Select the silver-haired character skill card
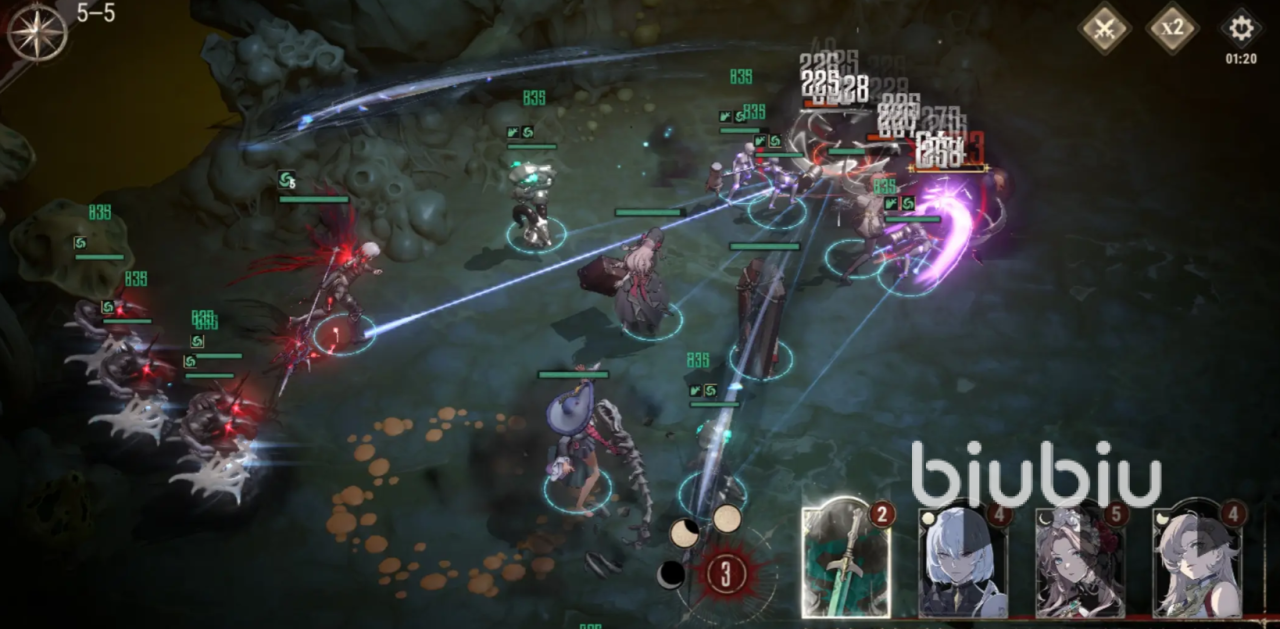The height and width of the screenshot is (629, 1280). tap(962, 563)
